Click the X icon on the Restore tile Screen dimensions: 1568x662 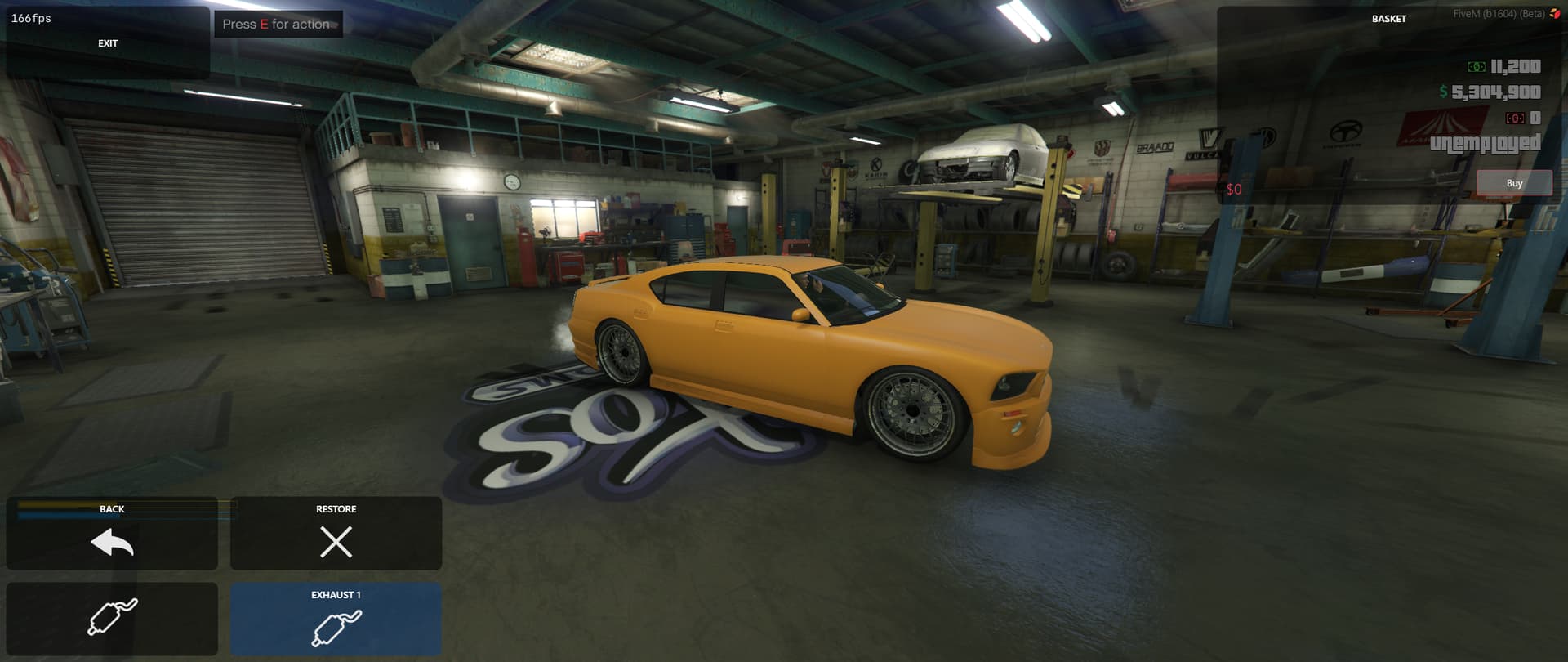point(335,541)
